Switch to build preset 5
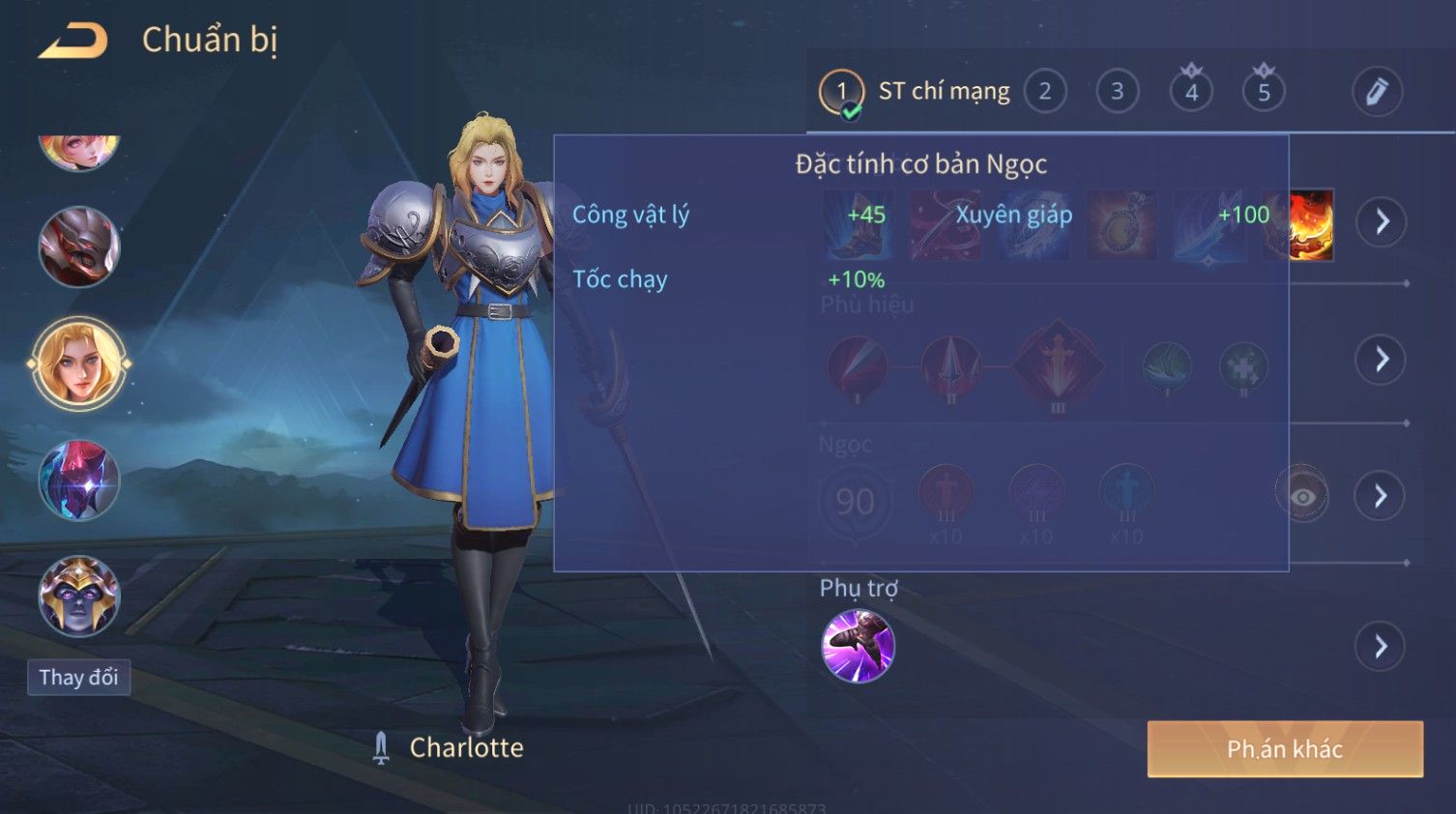This screenshot has width=1456, height=814. pos(1264,92)
